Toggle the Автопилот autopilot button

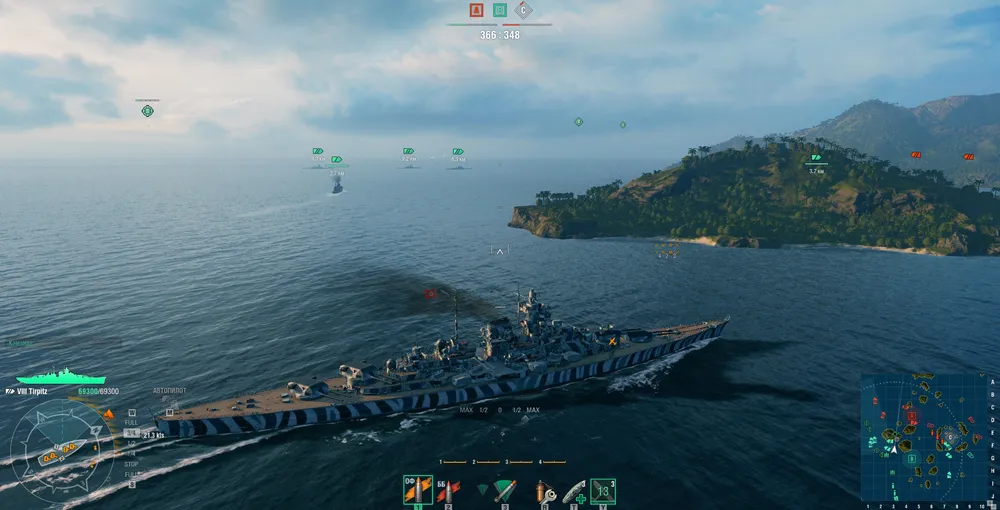coord(169,391)
